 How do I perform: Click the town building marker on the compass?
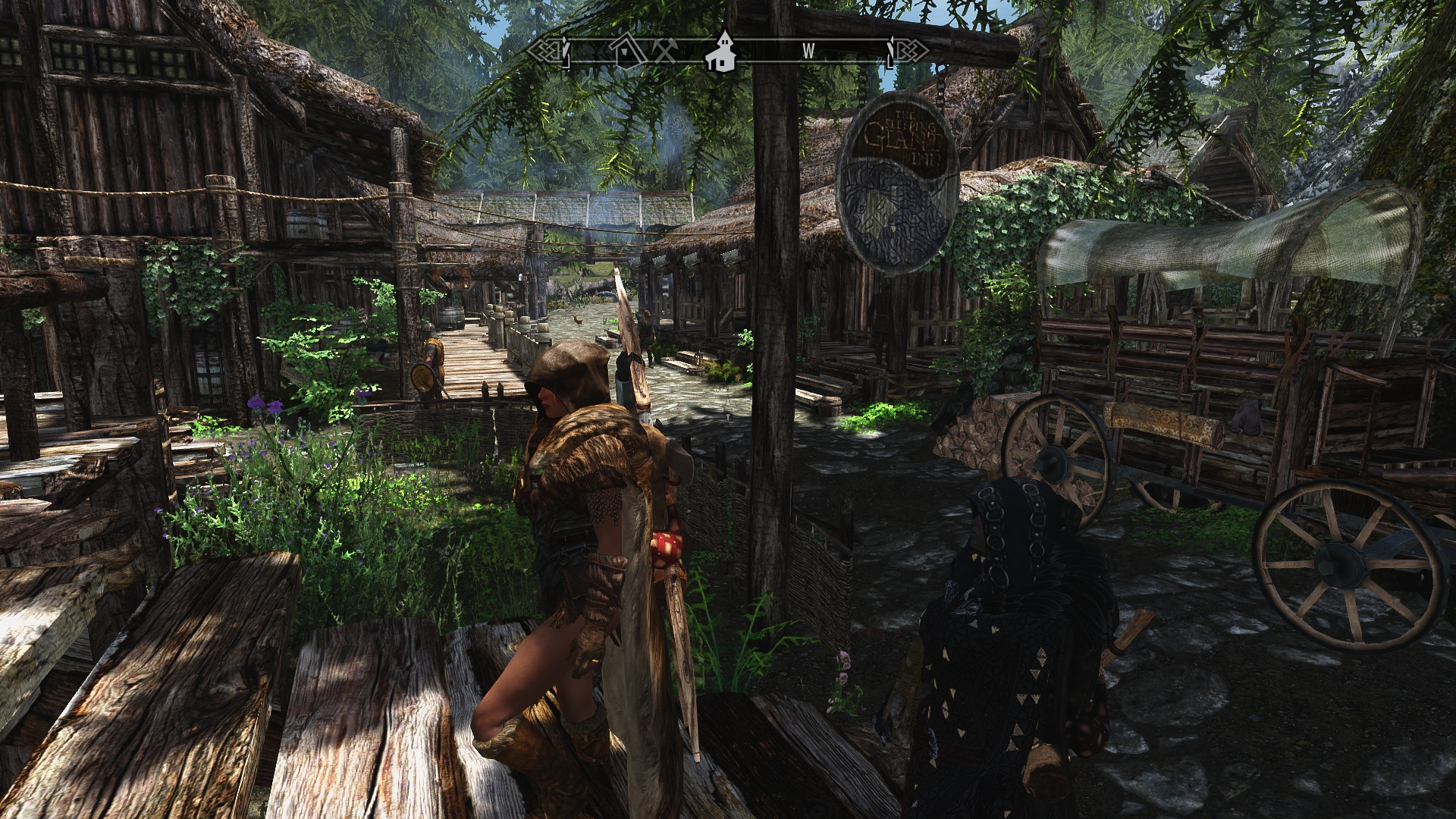coord(722,51)
